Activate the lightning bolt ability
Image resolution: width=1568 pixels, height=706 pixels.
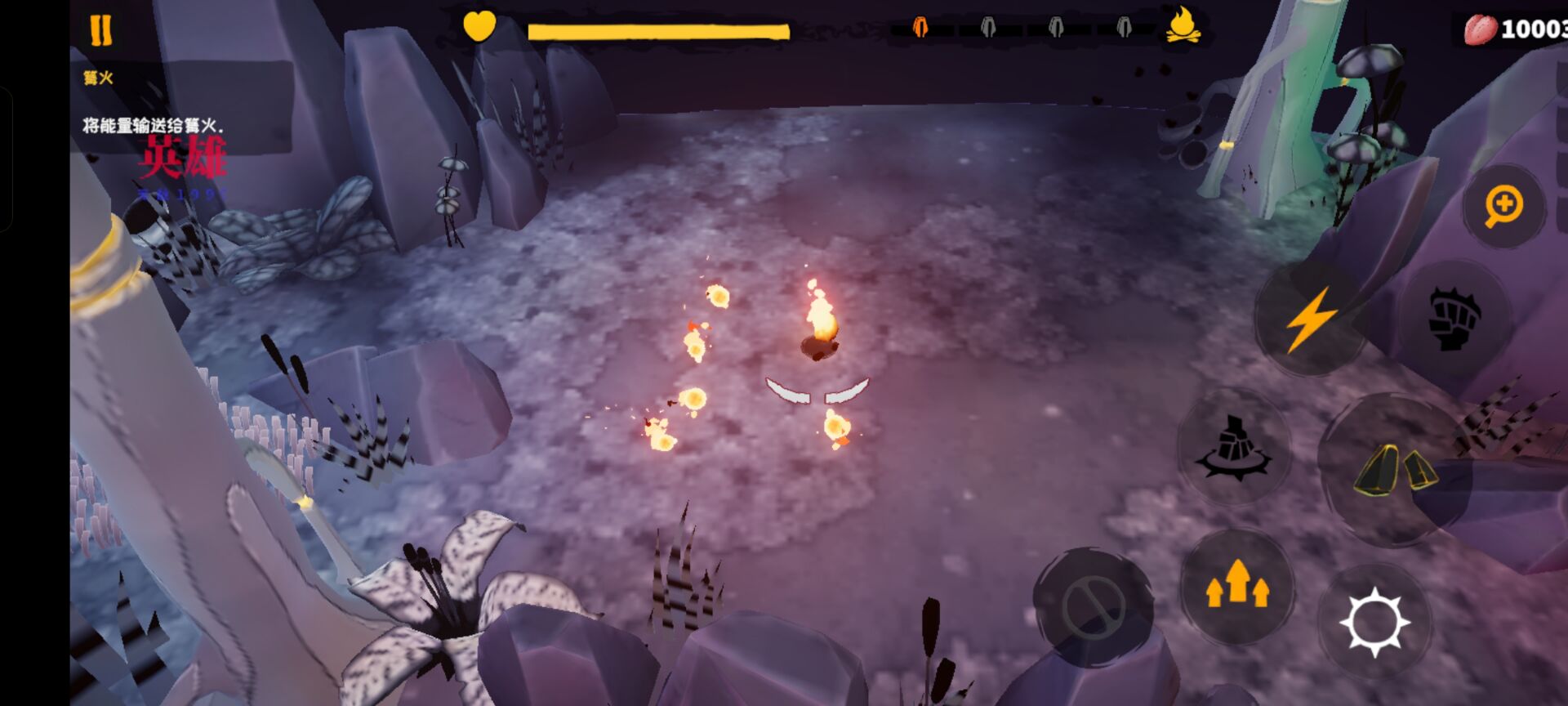[x=1310, y=319]
